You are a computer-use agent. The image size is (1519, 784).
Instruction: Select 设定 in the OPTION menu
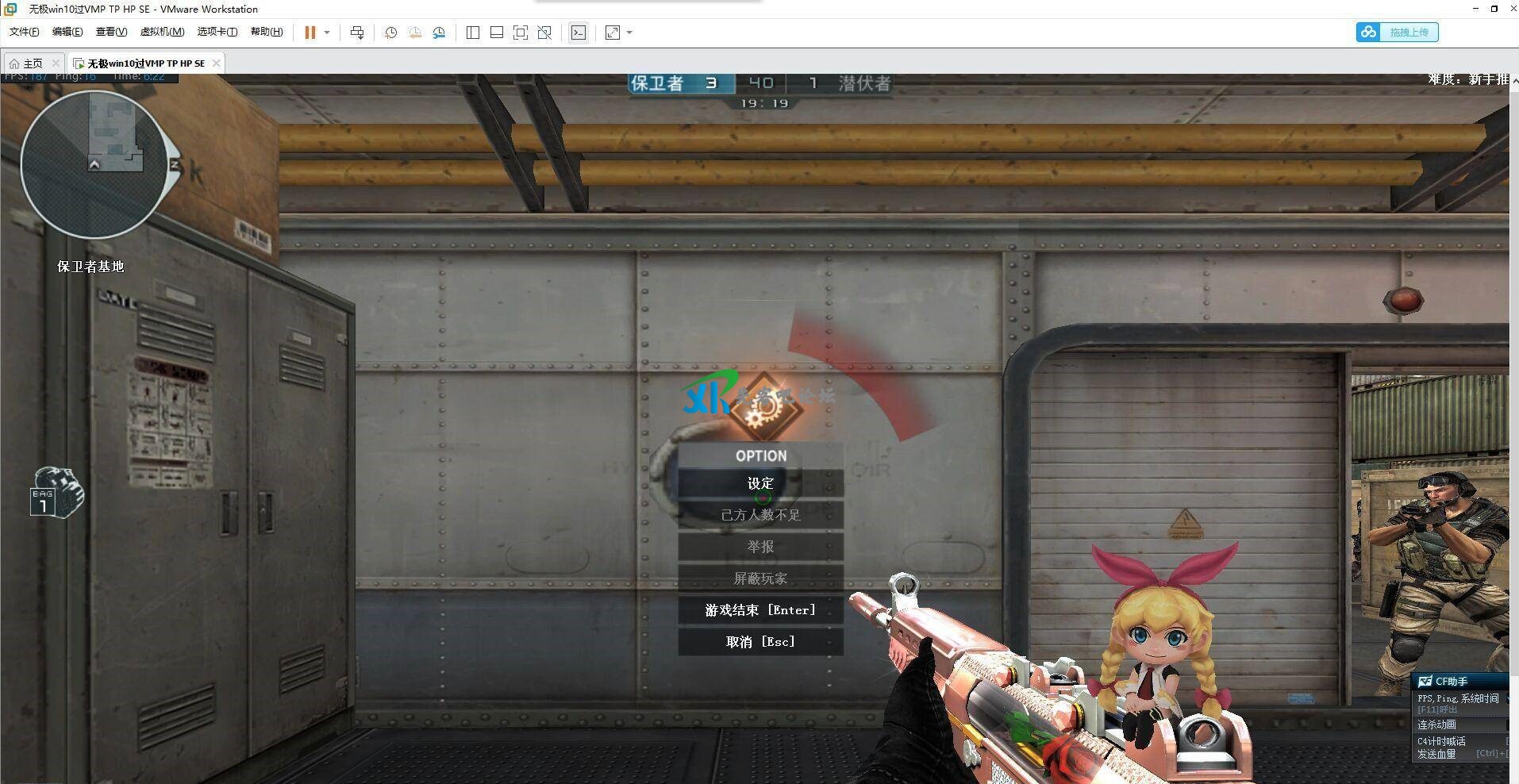[x=759, y=482]
